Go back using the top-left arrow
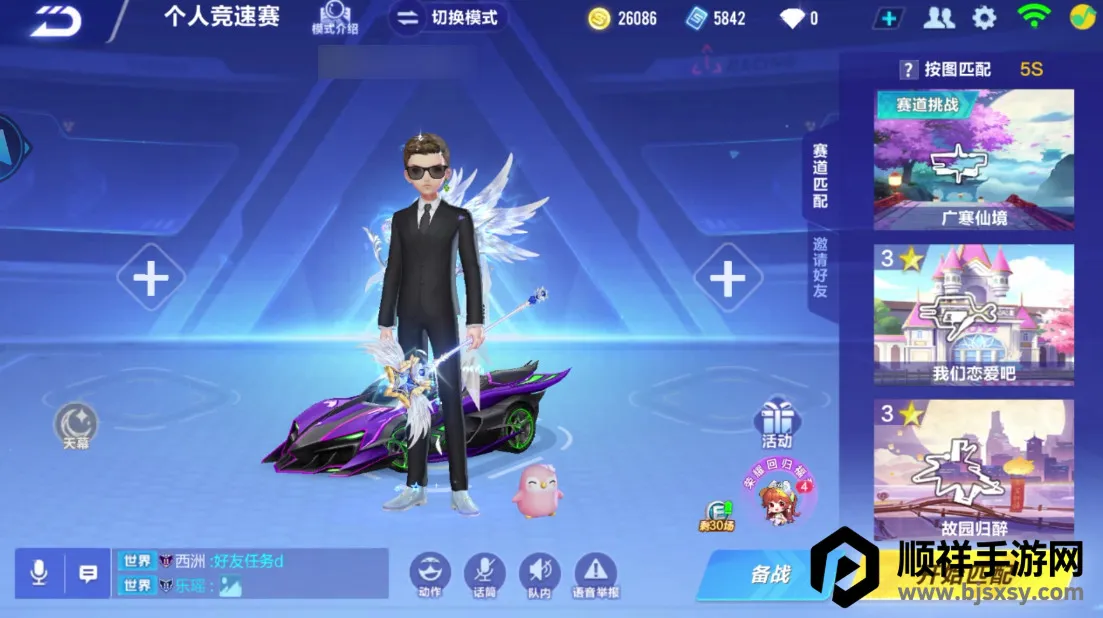1103x618 pixels. pos(54,20)
